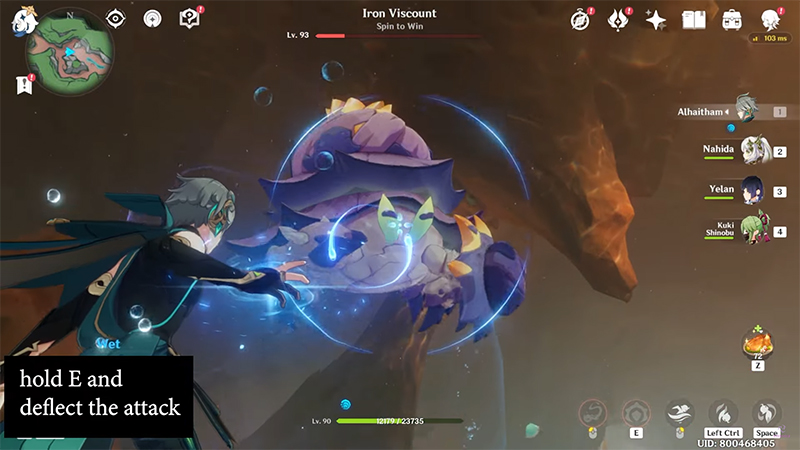Open the adventurer handbook book icon
800x450 pixels.
(694, 19)
